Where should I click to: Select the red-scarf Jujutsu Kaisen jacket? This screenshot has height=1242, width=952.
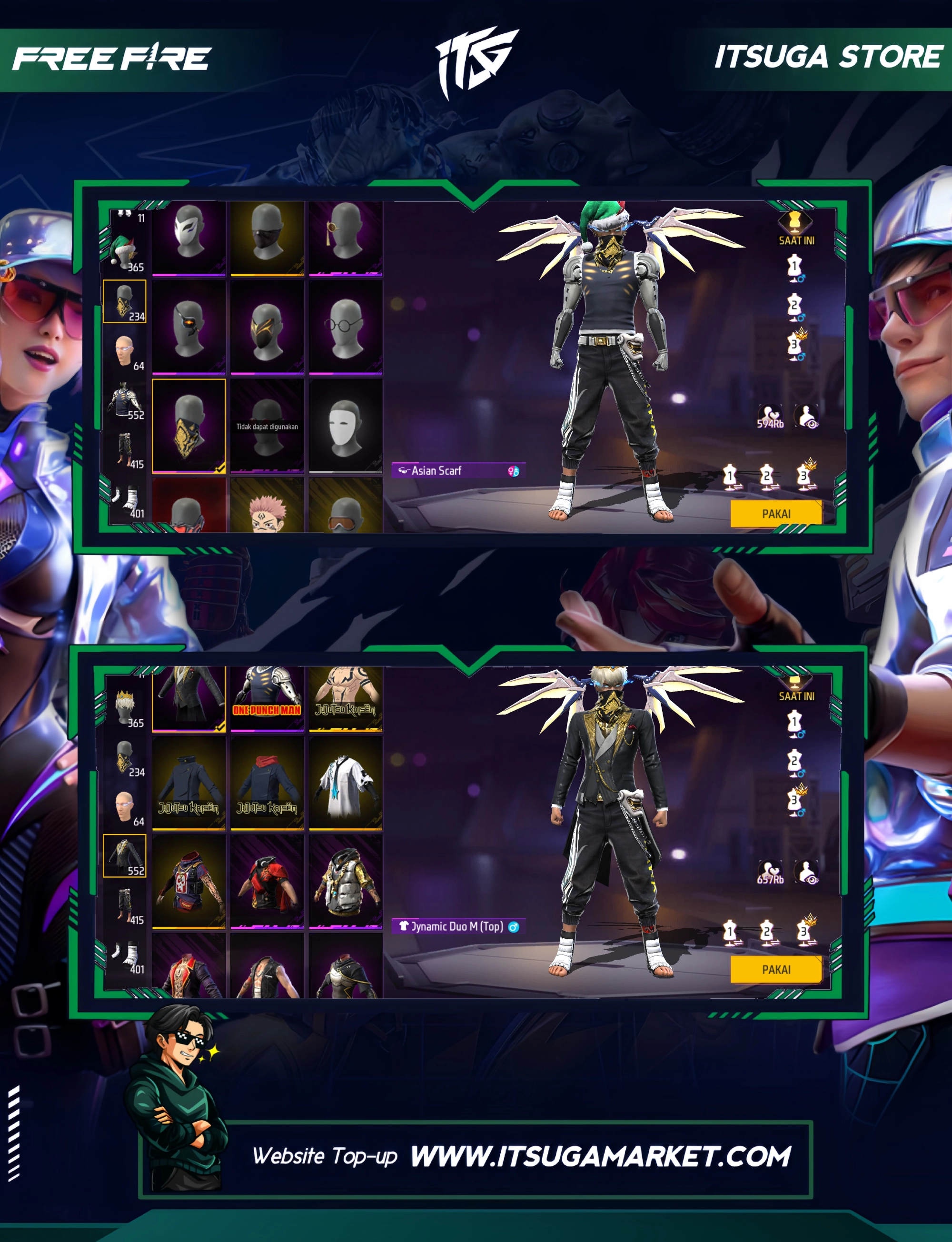267,784
